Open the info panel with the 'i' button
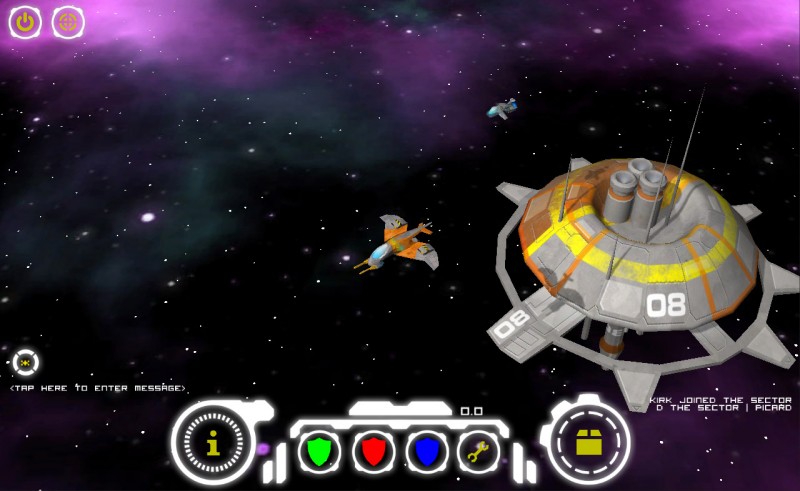 (212, 443)
